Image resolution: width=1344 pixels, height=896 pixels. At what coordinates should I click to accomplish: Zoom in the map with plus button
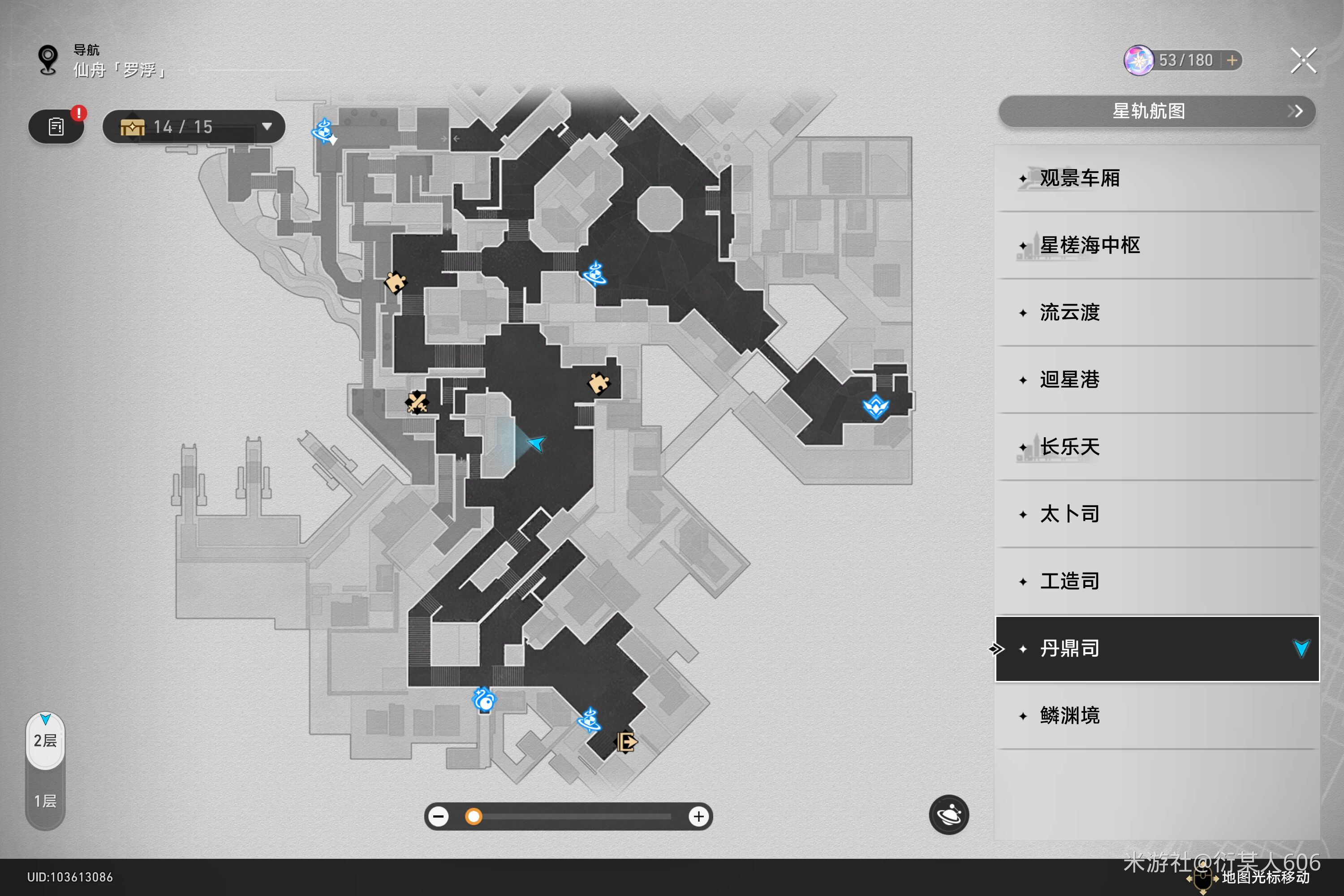point(698,817)
